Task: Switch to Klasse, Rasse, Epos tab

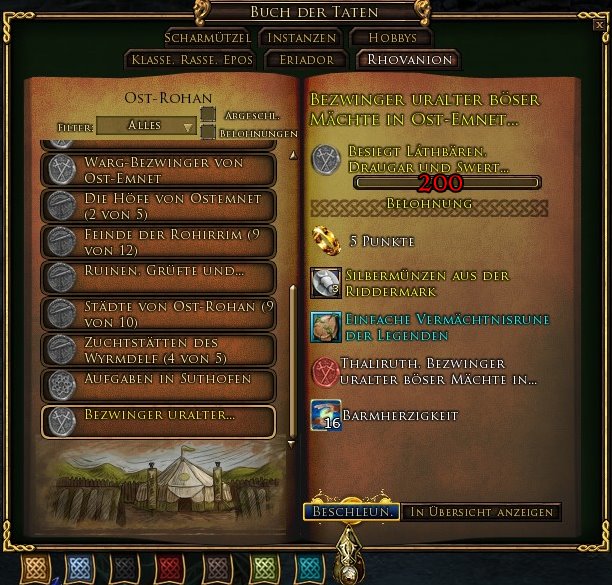Action: (192, 60)
